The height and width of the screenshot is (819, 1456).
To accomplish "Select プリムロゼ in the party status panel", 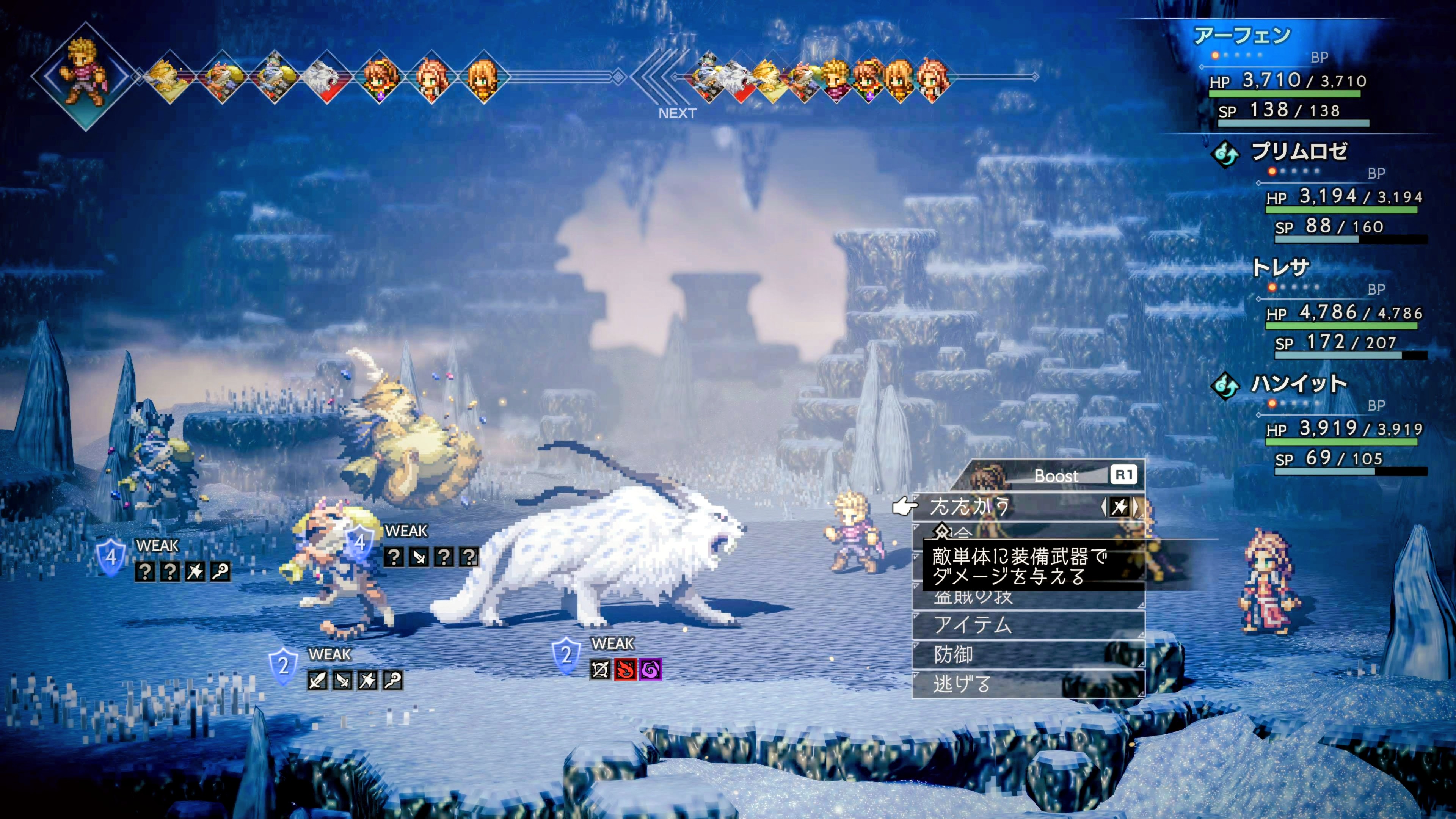I will [x=1299, y=152].
